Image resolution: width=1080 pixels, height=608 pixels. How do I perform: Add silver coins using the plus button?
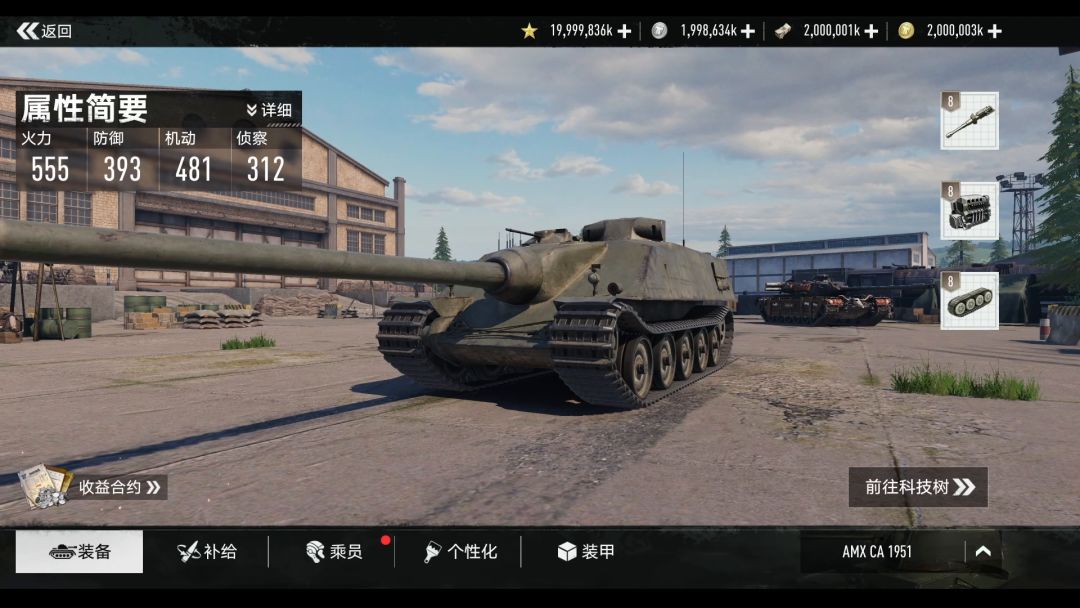click(x=748, y=31)
